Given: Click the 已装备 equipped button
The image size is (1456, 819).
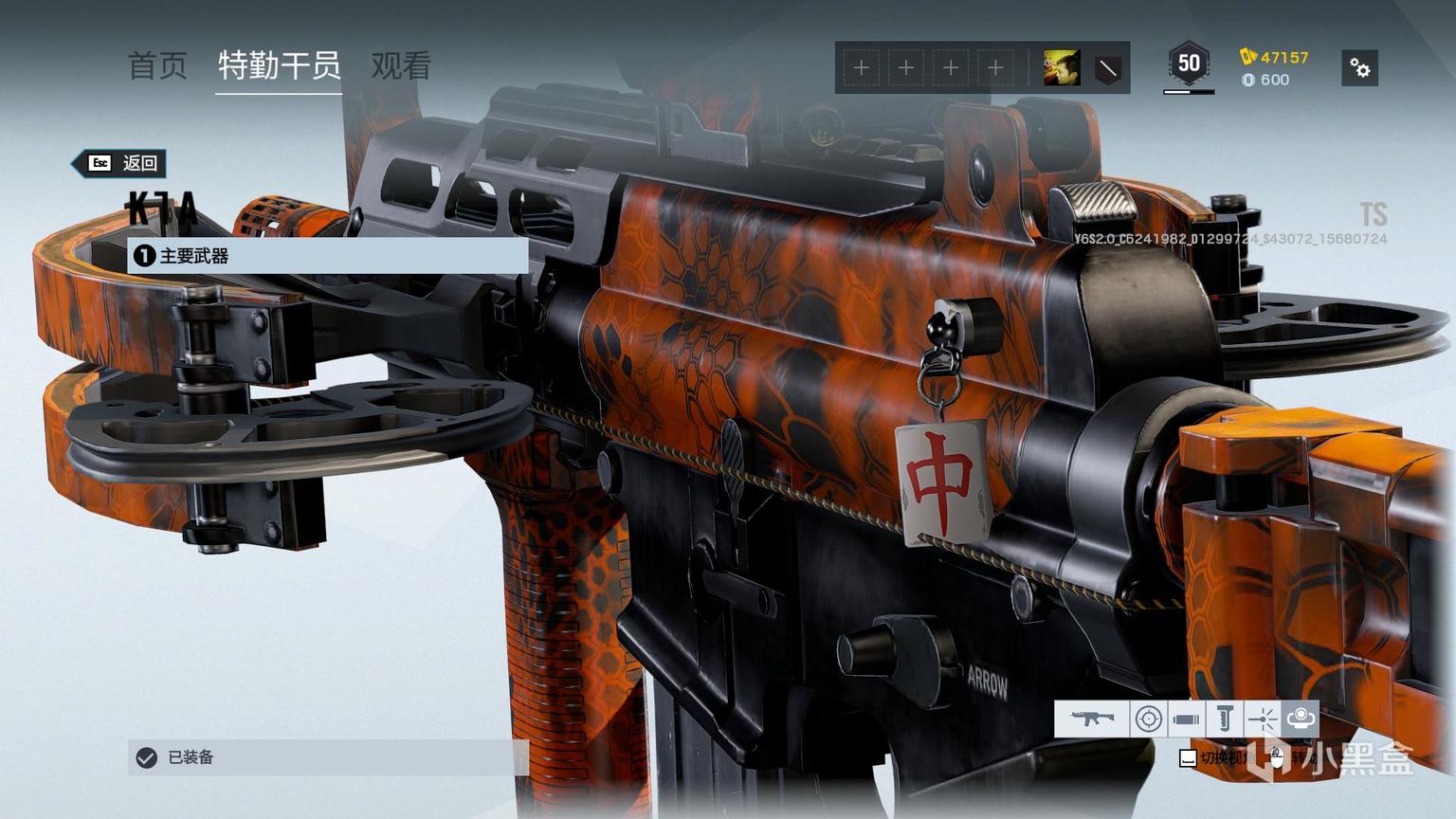Looking at the screenshot, I should tap(327, 757).
